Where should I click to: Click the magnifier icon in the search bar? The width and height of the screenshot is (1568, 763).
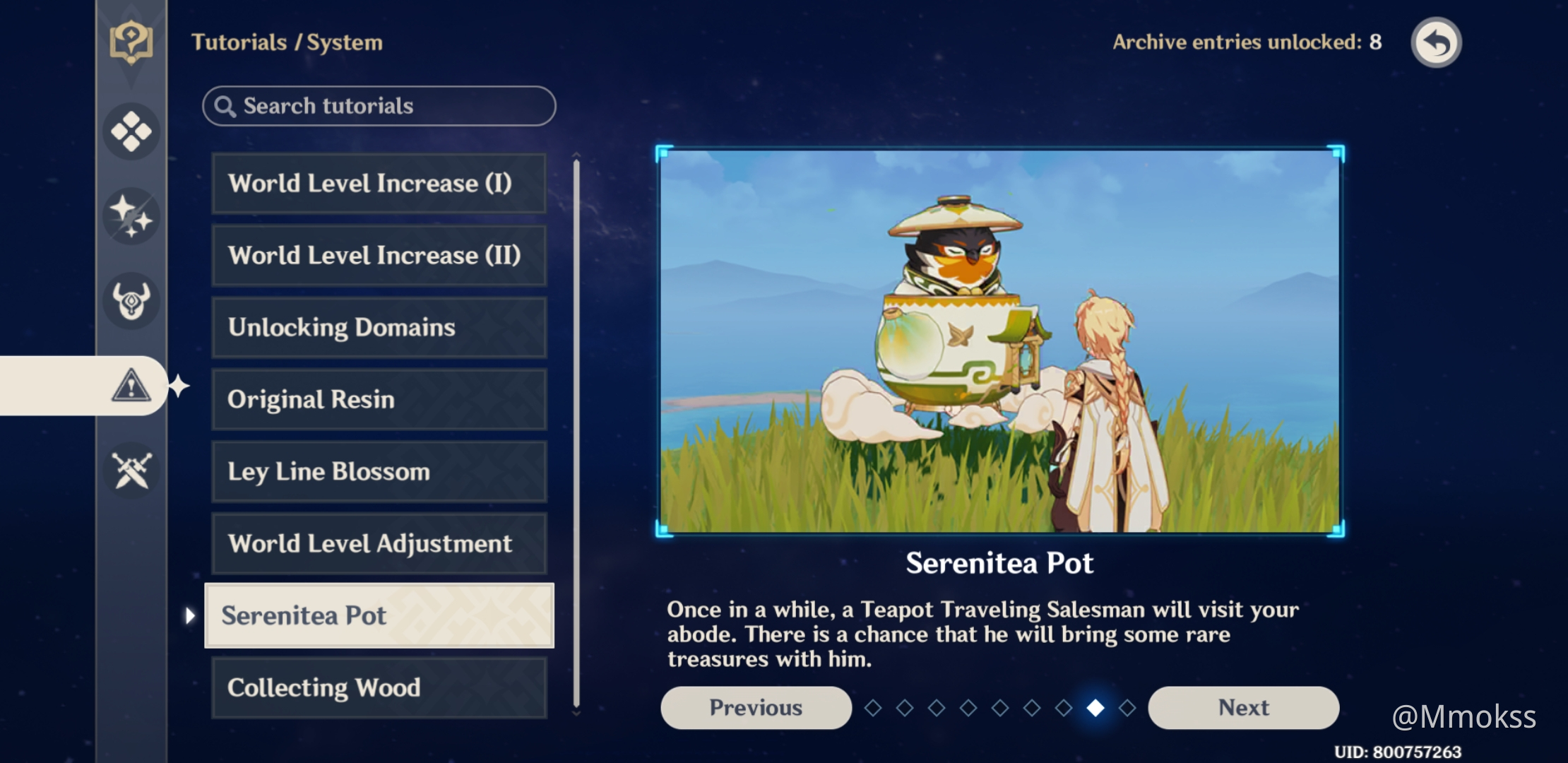coord(225,105)
